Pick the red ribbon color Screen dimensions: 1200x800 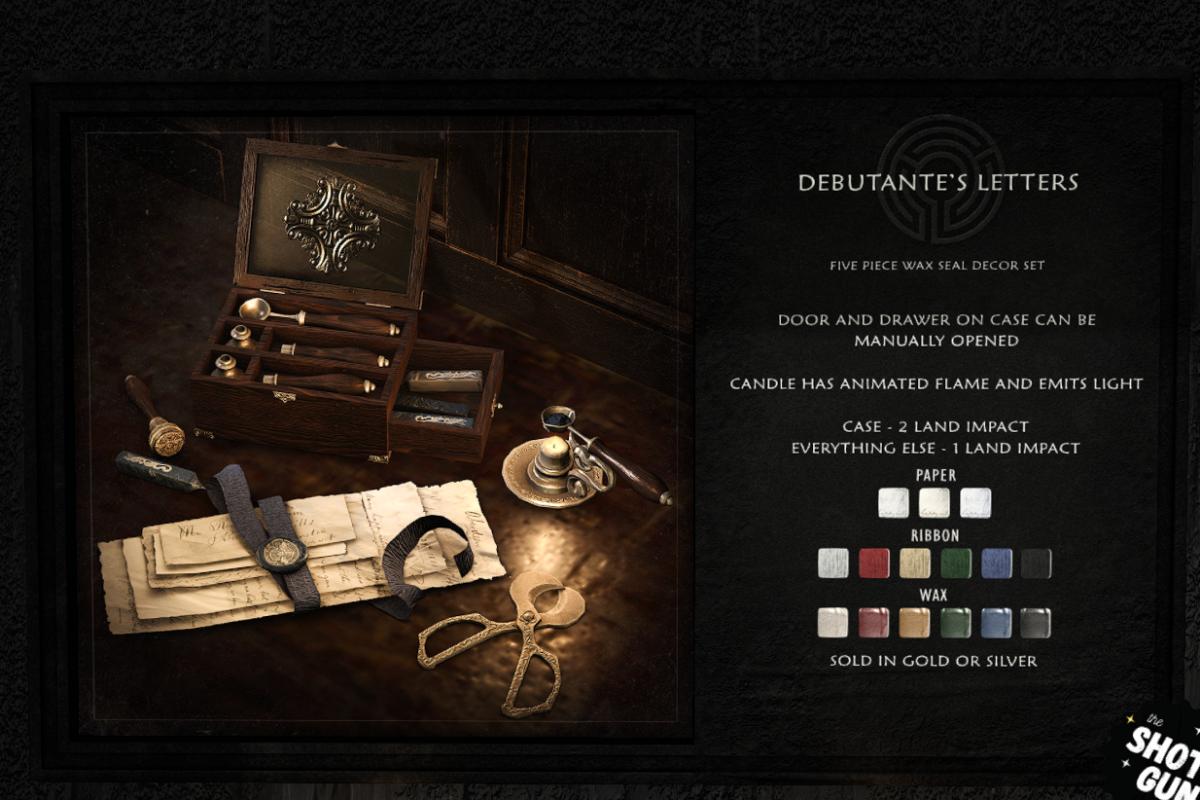tap(874, 563)
